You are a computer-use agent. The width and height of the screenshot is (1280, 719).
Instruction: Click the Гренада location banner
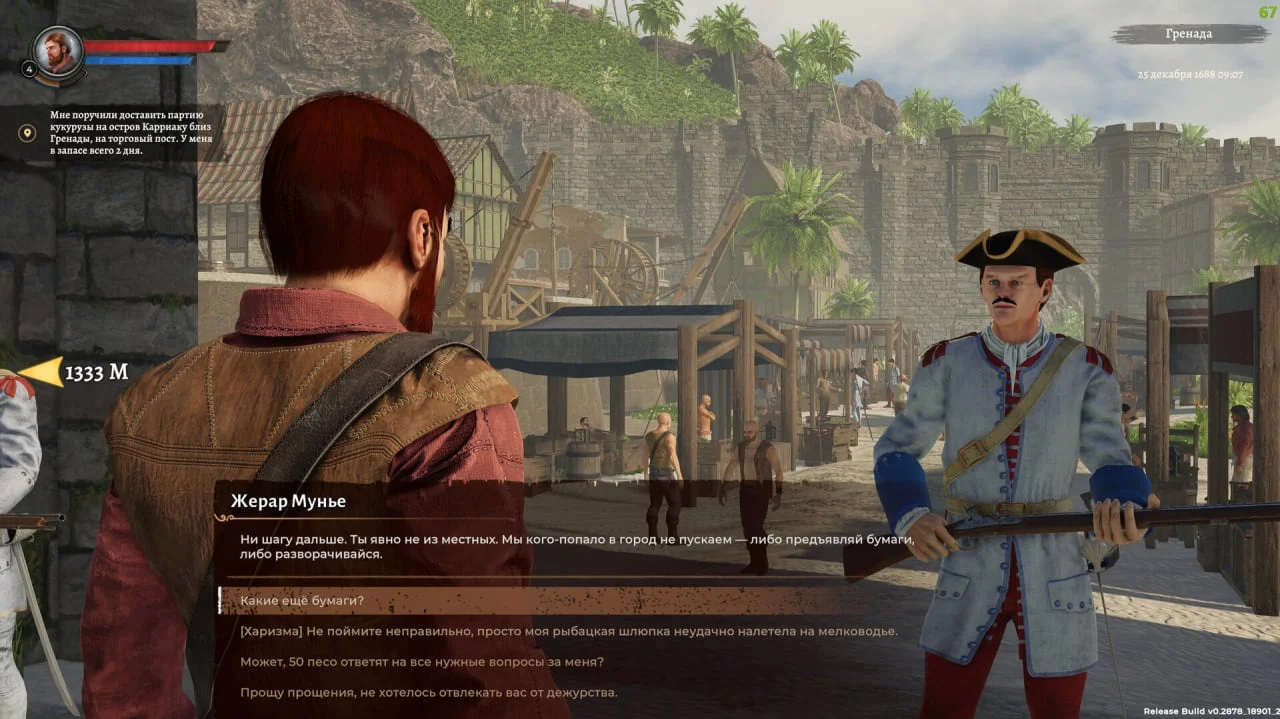point(1187,34)
